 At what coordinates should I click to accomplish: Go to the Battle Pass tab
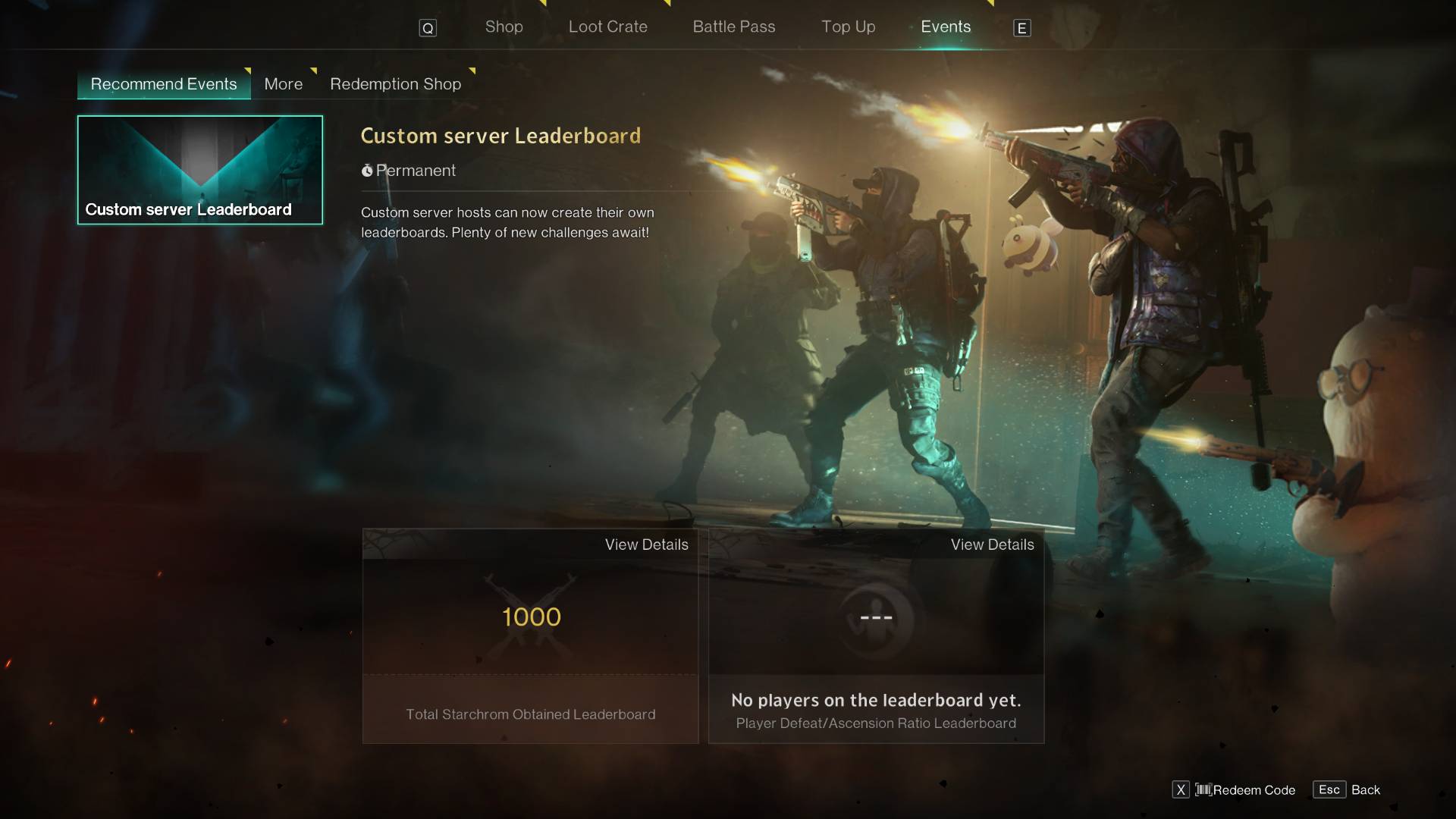(733, 27)
